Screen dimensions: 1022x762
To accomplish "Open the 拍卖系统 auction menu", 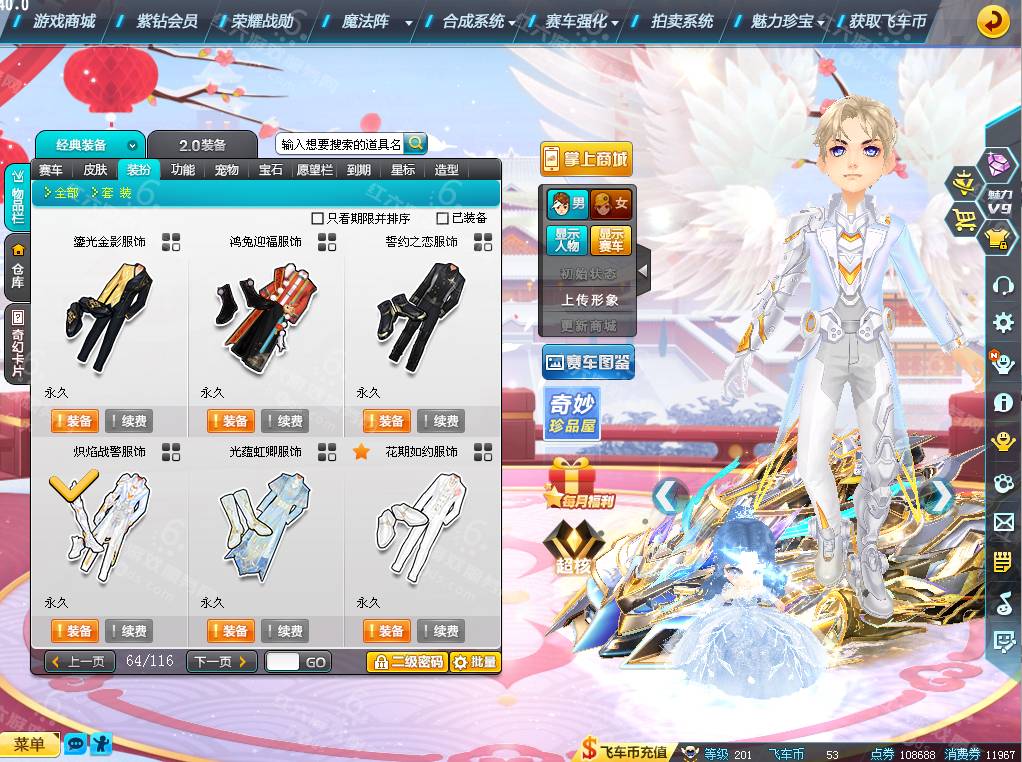I will (682, 21).
